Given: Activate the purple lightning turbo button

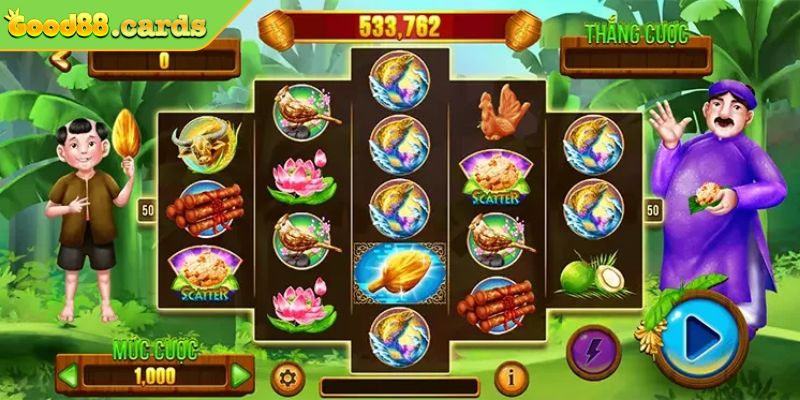Looking at the screenshot, I should pos(594,351).
